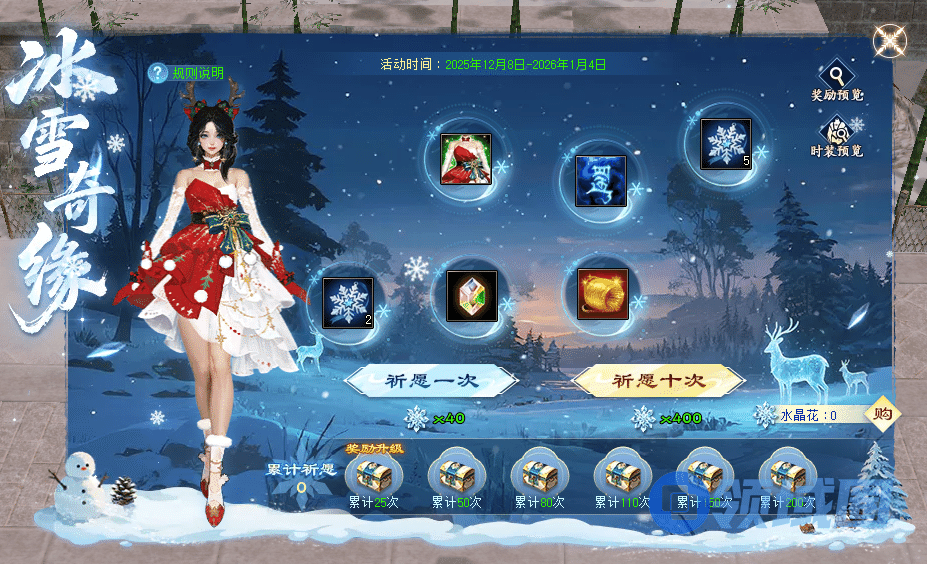Select the golden item reward icon
927x564 pixels.
coord(603,294)
